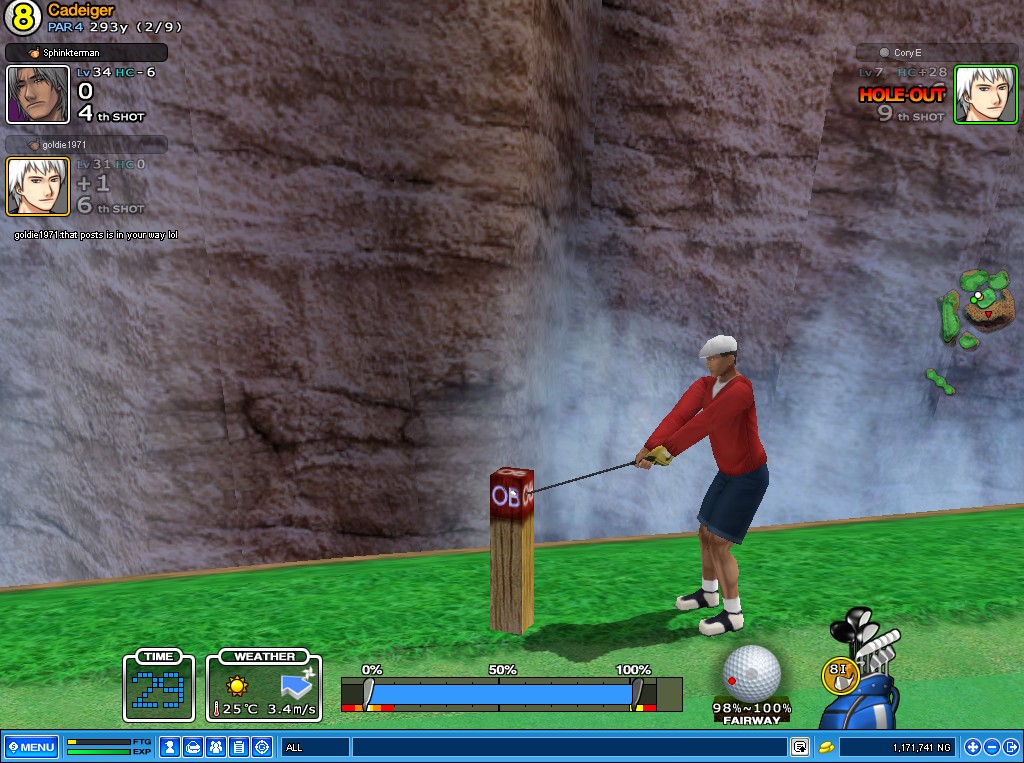Click the blue four-arrow move button
Image resolution: width=1024 pixels, height=763 pixels.
972,747
